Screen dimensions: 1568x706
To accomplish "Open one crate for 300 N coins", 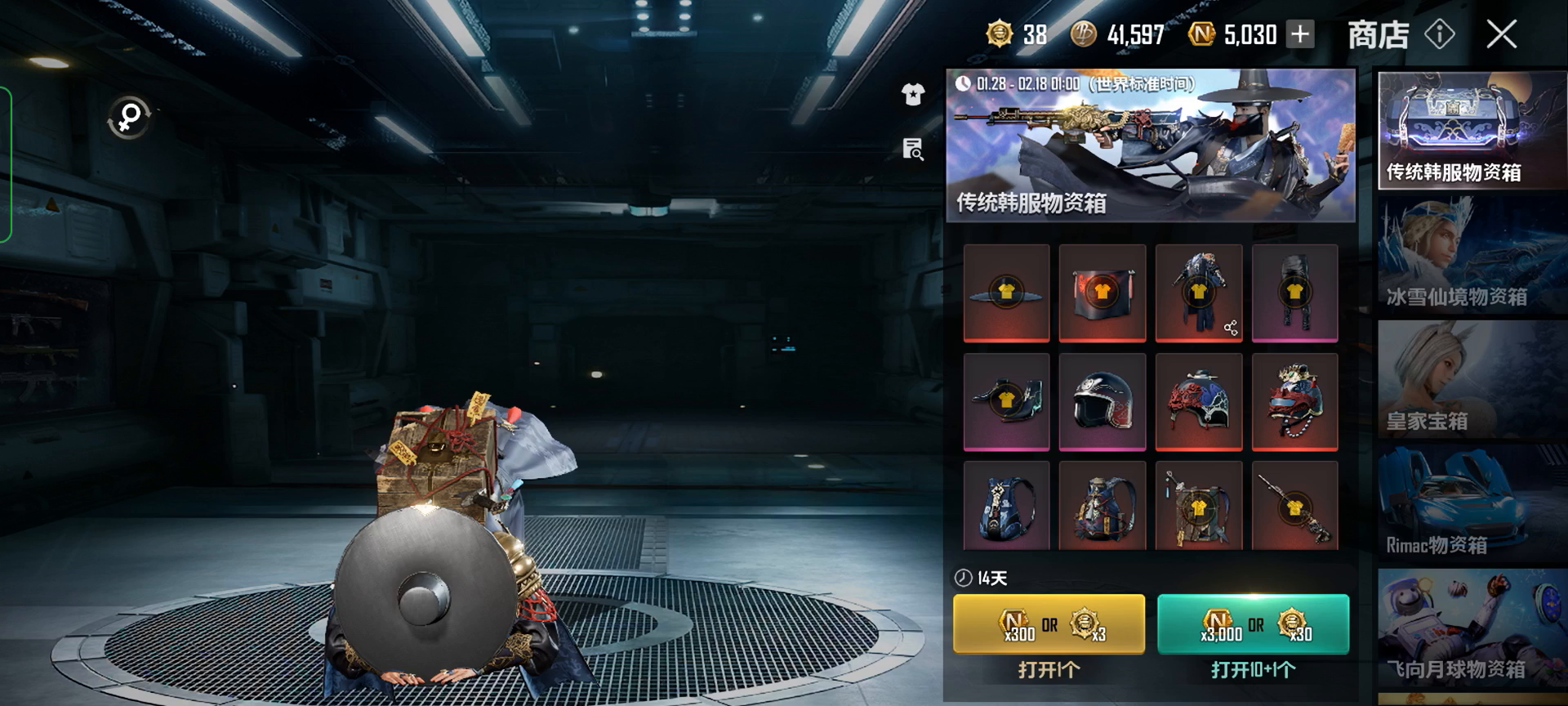I will 1049,624.
